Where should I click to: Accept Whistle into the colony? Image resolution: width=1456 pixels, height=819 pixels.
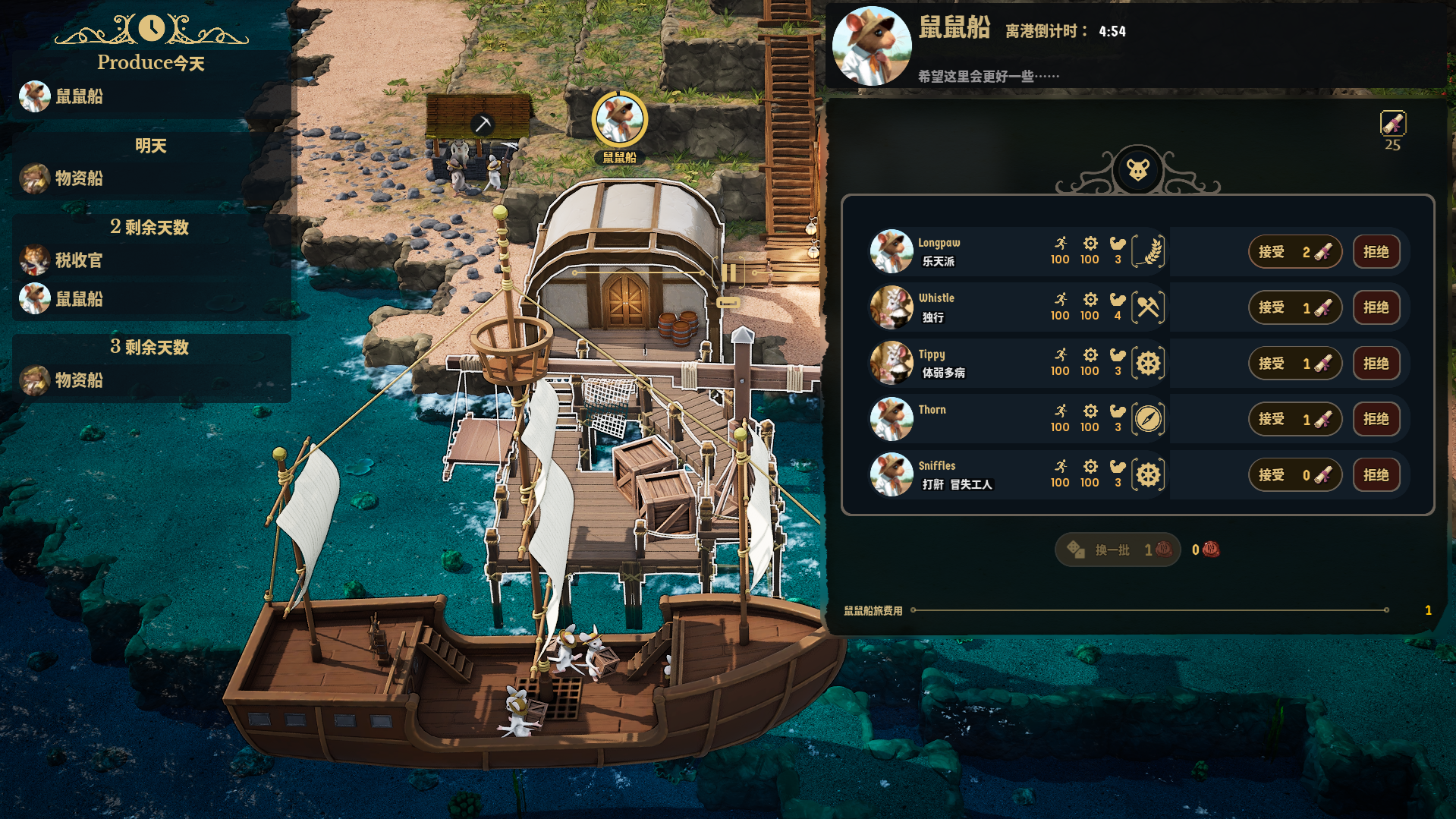click(1294, 307)
